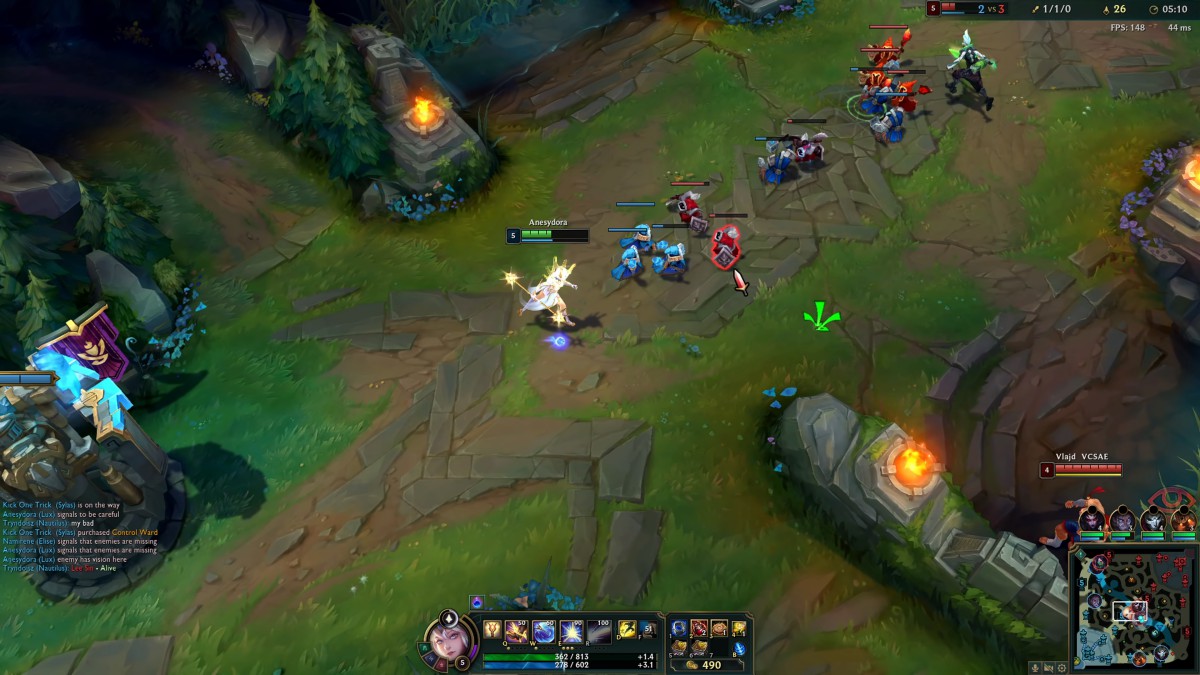1200x675 pixels.
Task: Click the F summoner spell on cooldown
Action: click(648, 629)
